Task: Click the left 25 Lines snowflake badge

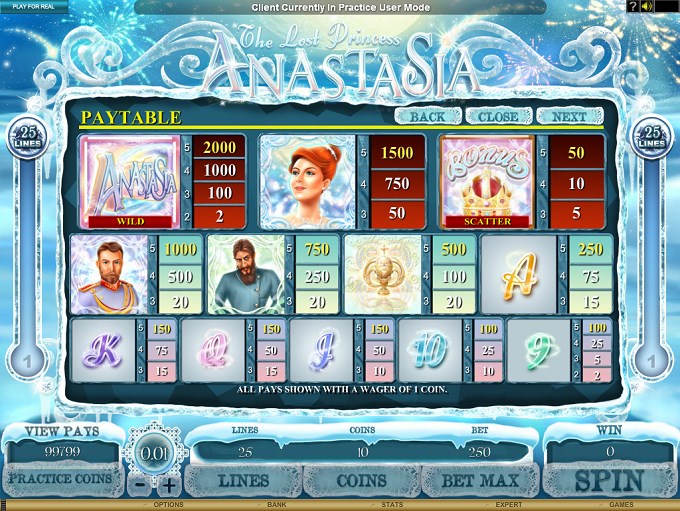Action: (x=27, y=138)
